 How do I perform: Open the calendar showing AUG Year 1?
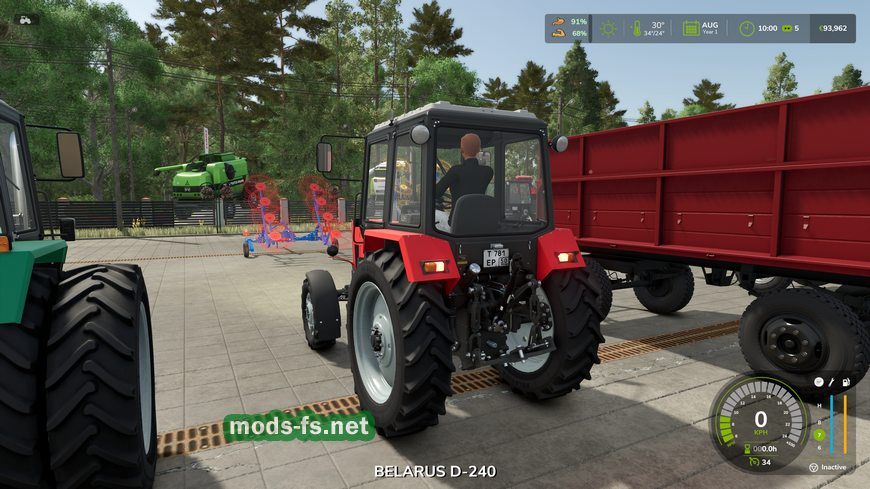pyautogui.click(x=691, y=28)
